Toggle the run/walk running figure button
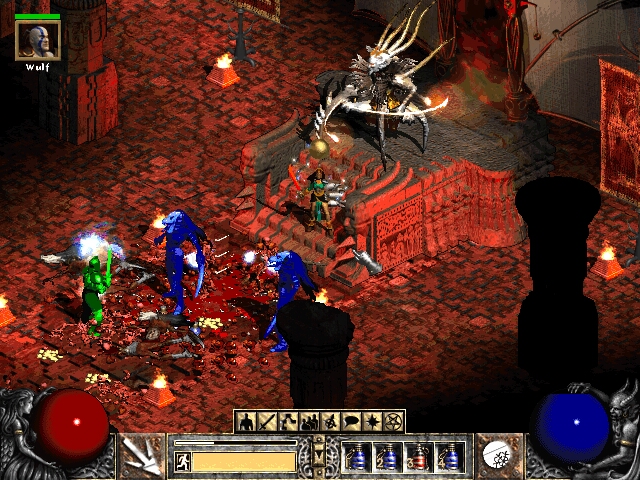The image size is (640, 480). (x=183, y=461)
